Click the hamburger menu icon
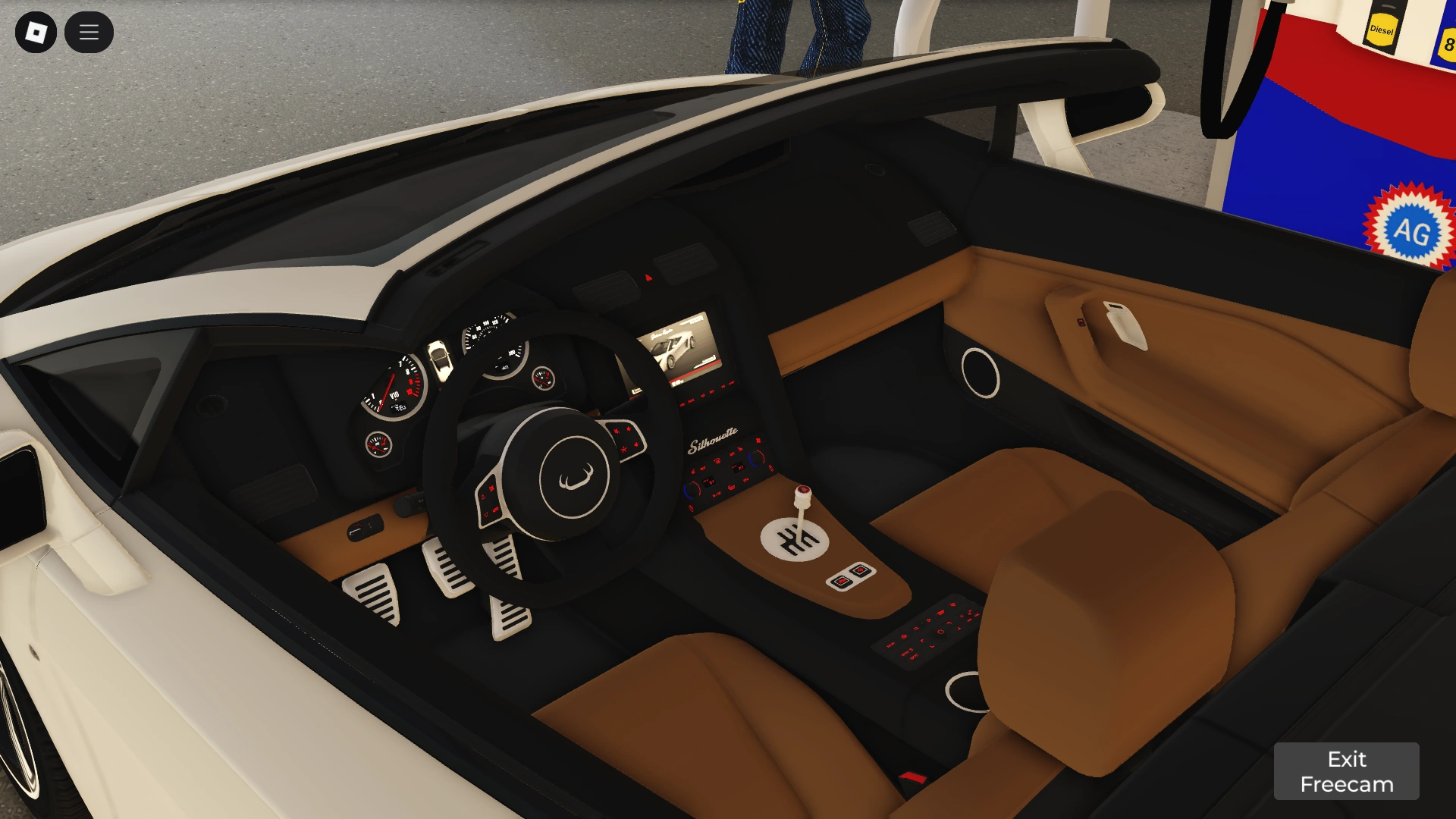Screen dimensions: 1456x819 89,32
